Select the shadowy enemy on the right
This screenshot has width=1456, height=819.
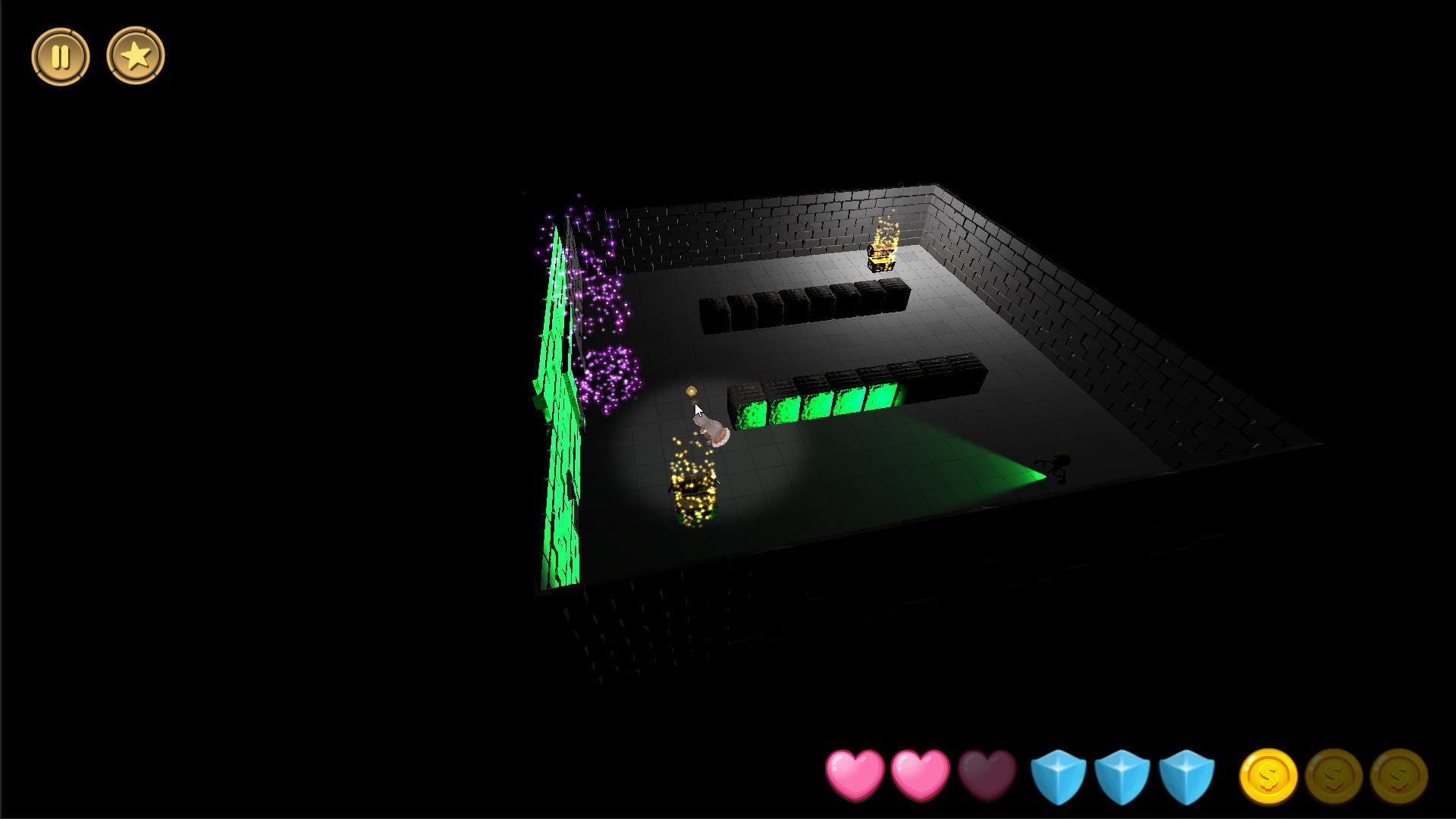click(1054, 468)
